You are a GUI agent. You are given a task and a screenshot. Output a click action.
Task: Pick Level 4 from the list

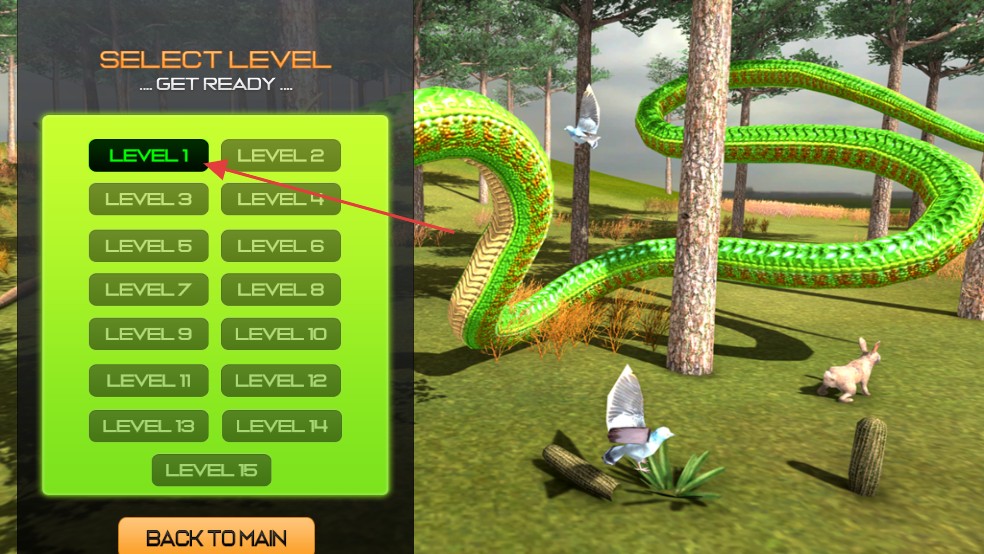point(281,199)
